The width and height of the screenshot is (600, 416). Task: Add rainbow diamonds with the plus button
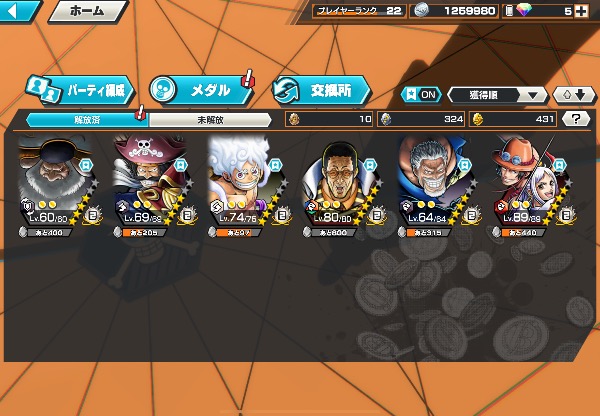coord(581,11)
